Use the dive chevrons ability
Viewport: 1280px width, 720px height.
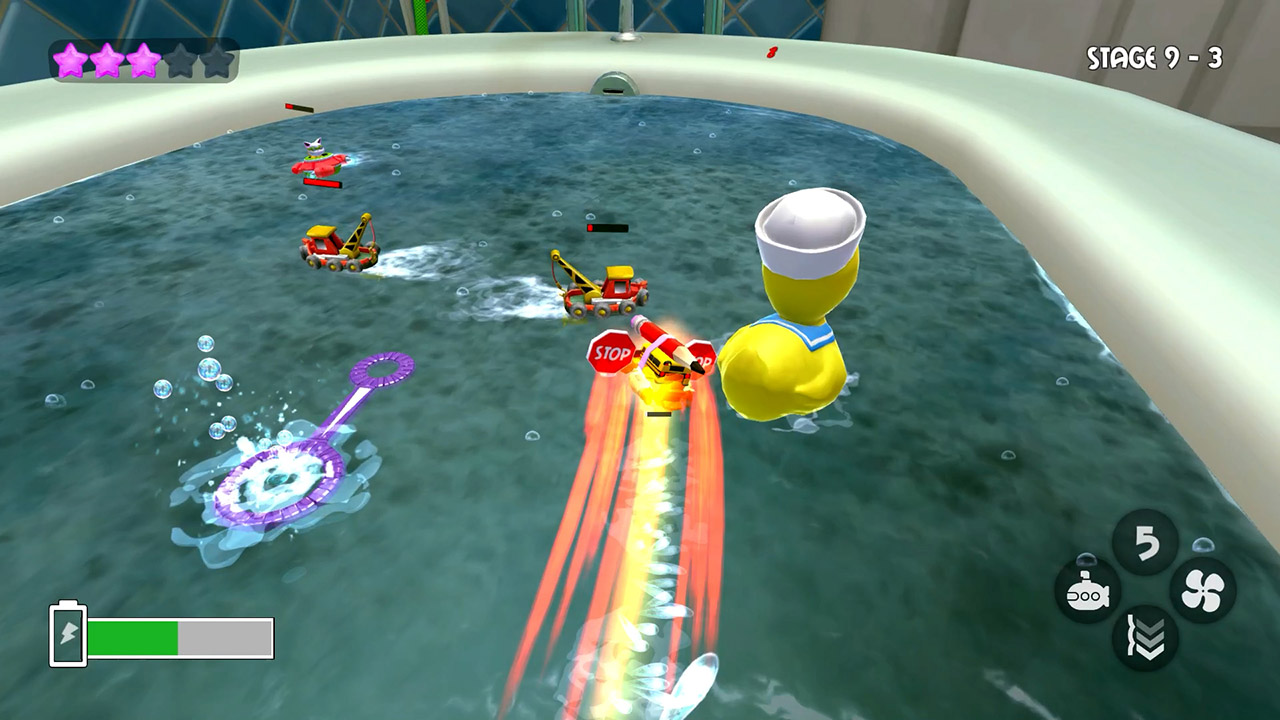1145,639
